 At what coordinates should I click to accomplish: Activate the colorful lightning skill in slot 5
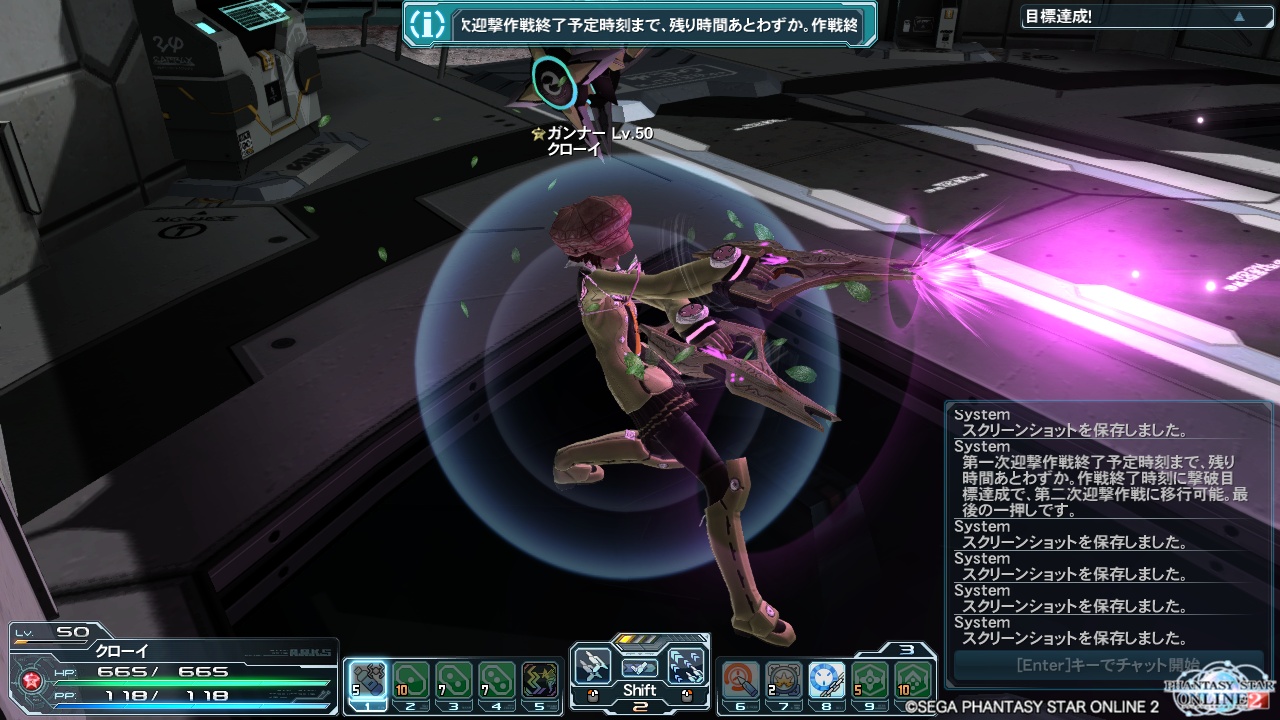[539, 679]
